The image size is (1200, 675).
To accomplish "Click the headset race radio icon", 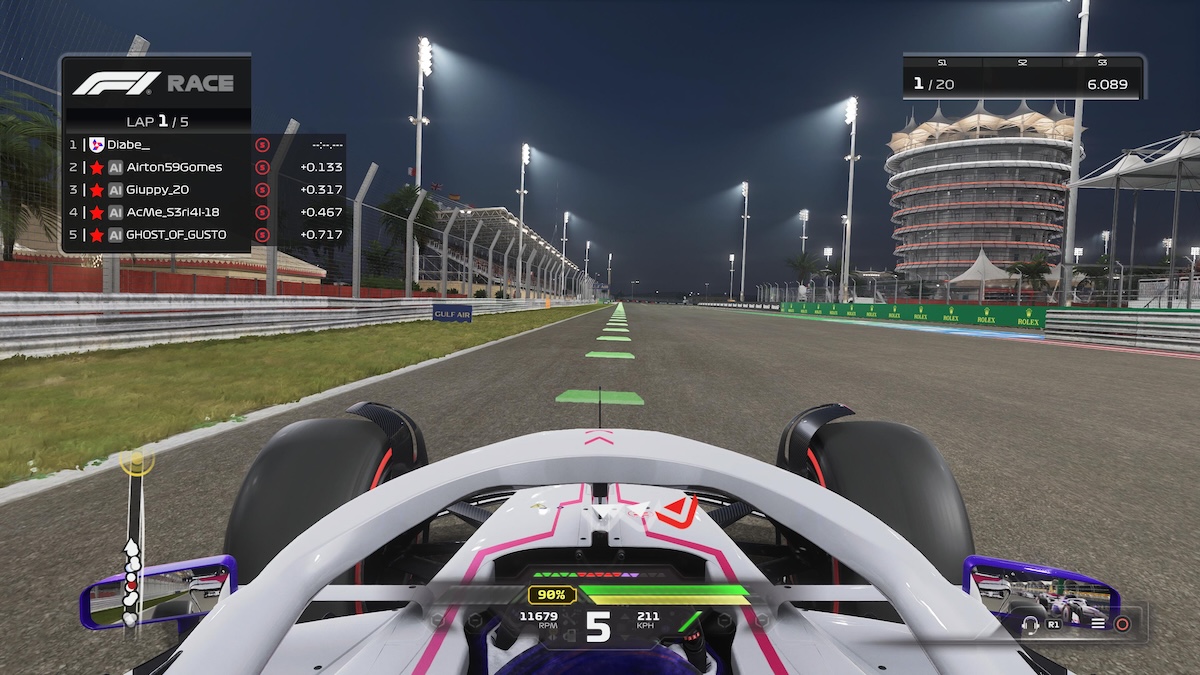I will [1030, 624].
